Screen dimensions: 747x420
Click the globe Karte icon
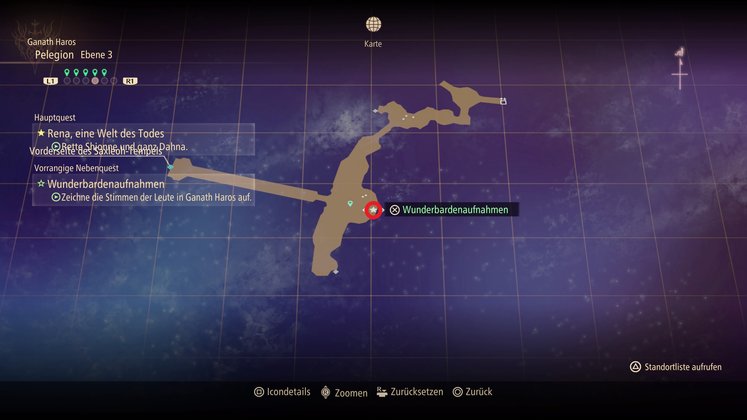pyautogui.click(x=373, y=24)
